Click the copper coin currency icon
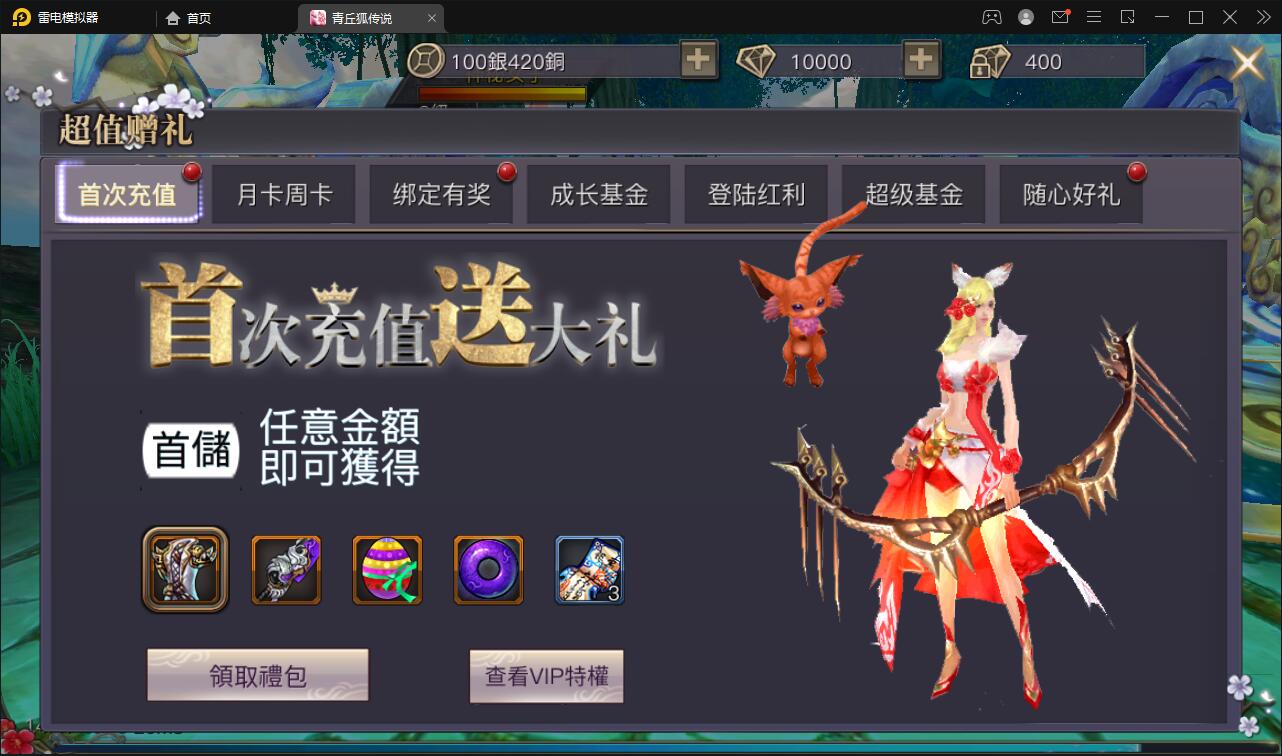The image size is (1282, 756). pos(427,61)
